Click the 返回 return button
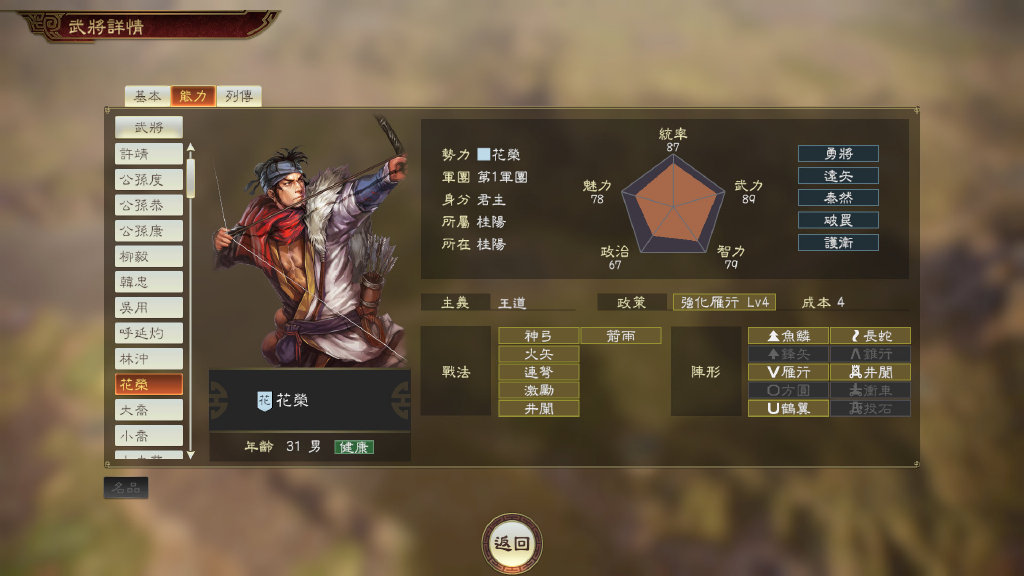The width and height of the screenshot is (1024, 576). click(512, 543)
